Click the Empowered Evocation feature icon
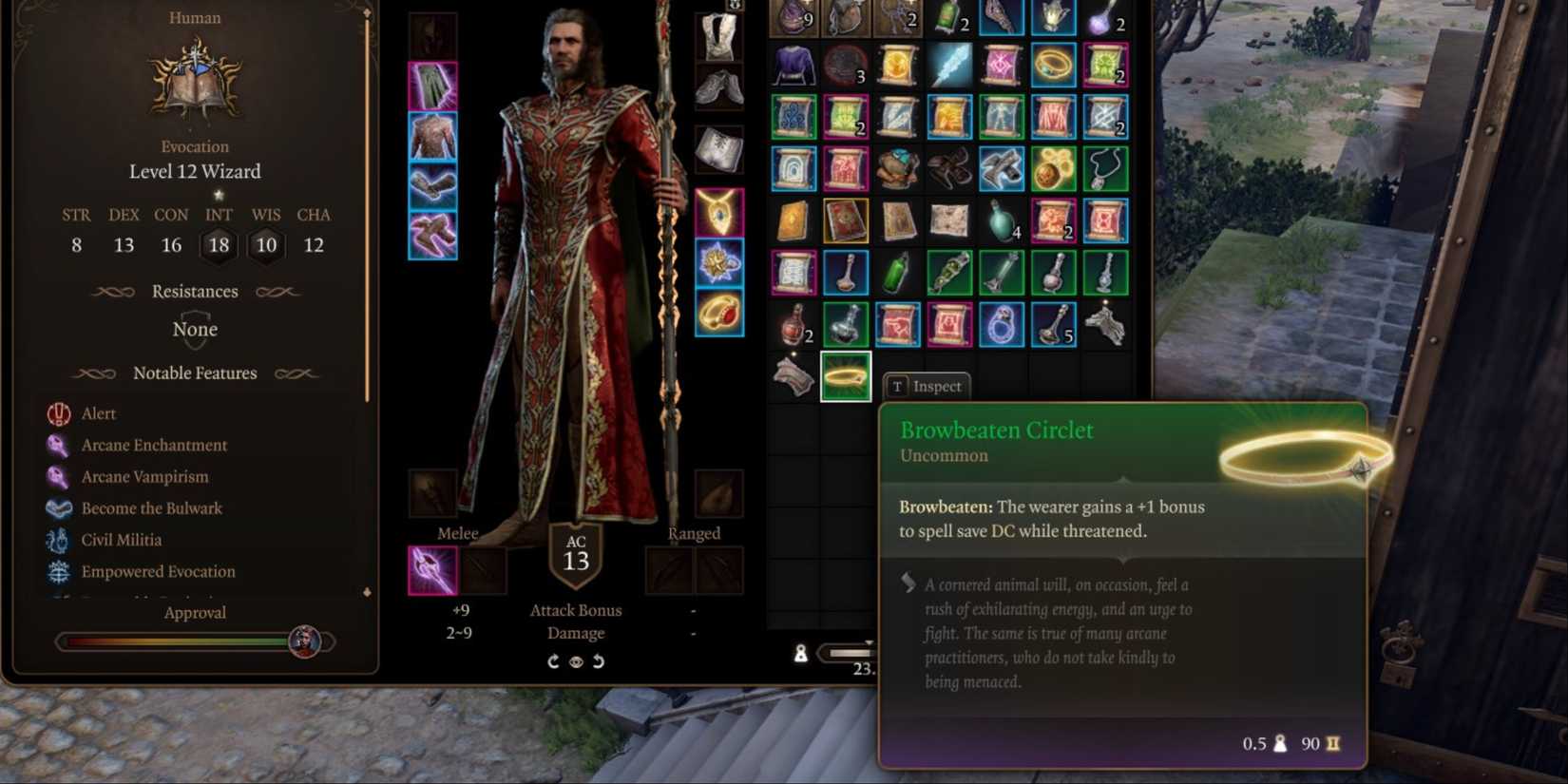This screenshot has height=784, width=1568. [58, 571]
